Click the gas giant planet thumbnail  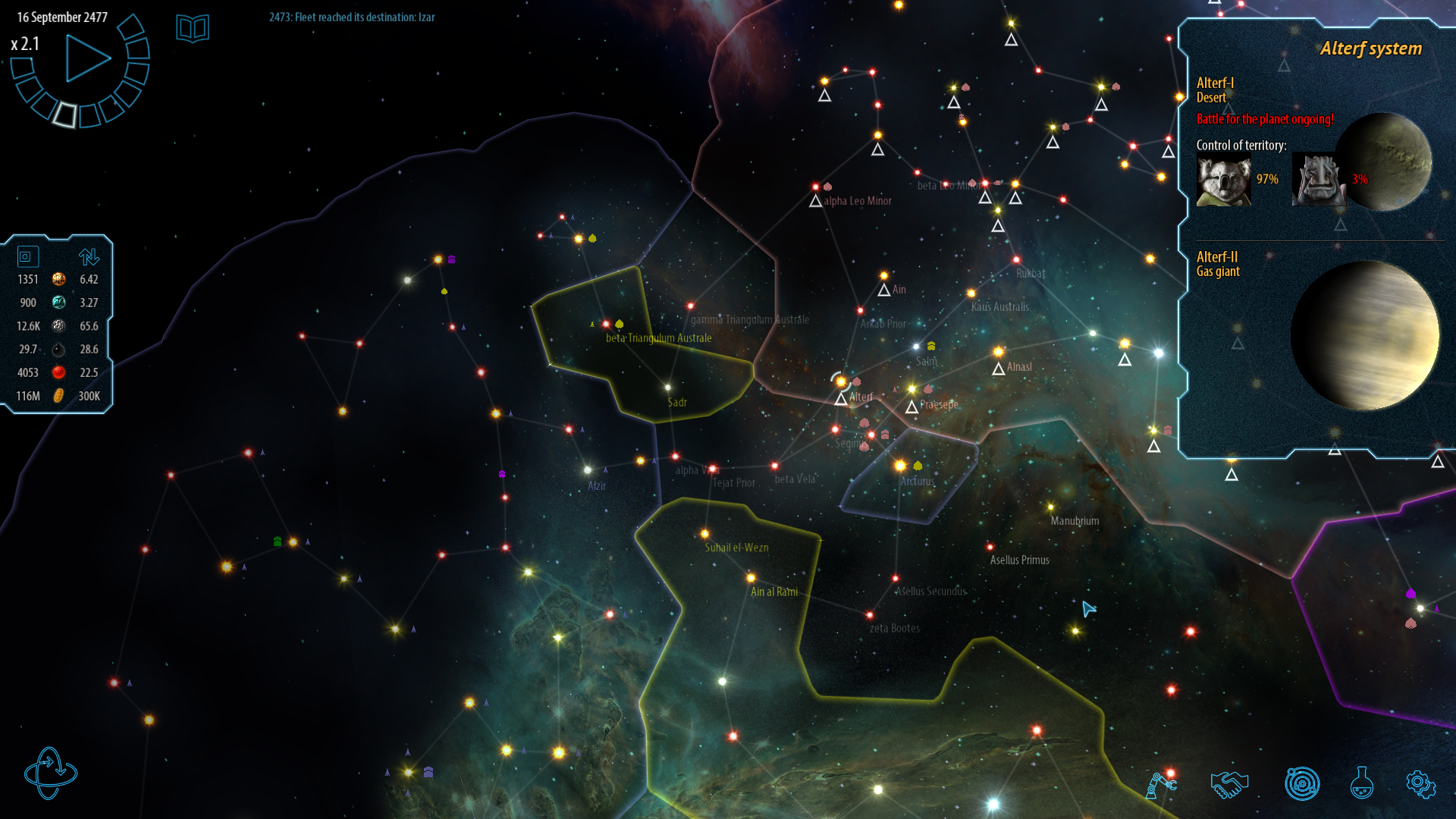click(1365, 337)
